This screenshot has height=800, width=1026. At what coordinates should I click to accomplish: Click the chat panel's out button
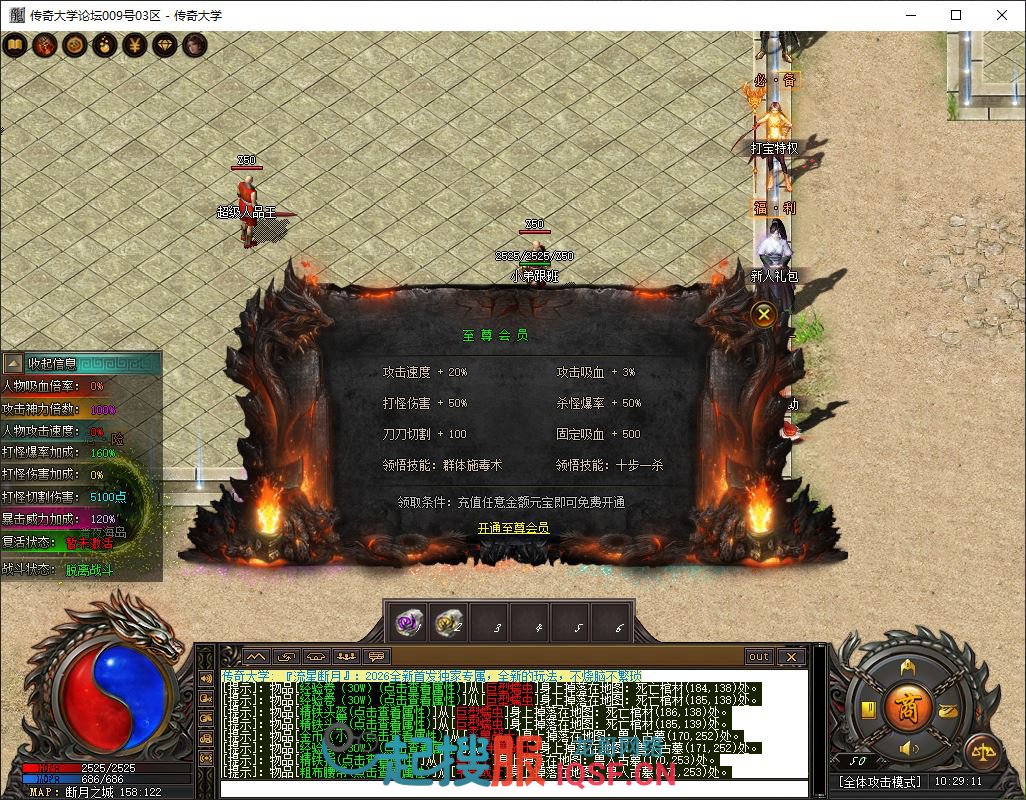tap(759, 657)
